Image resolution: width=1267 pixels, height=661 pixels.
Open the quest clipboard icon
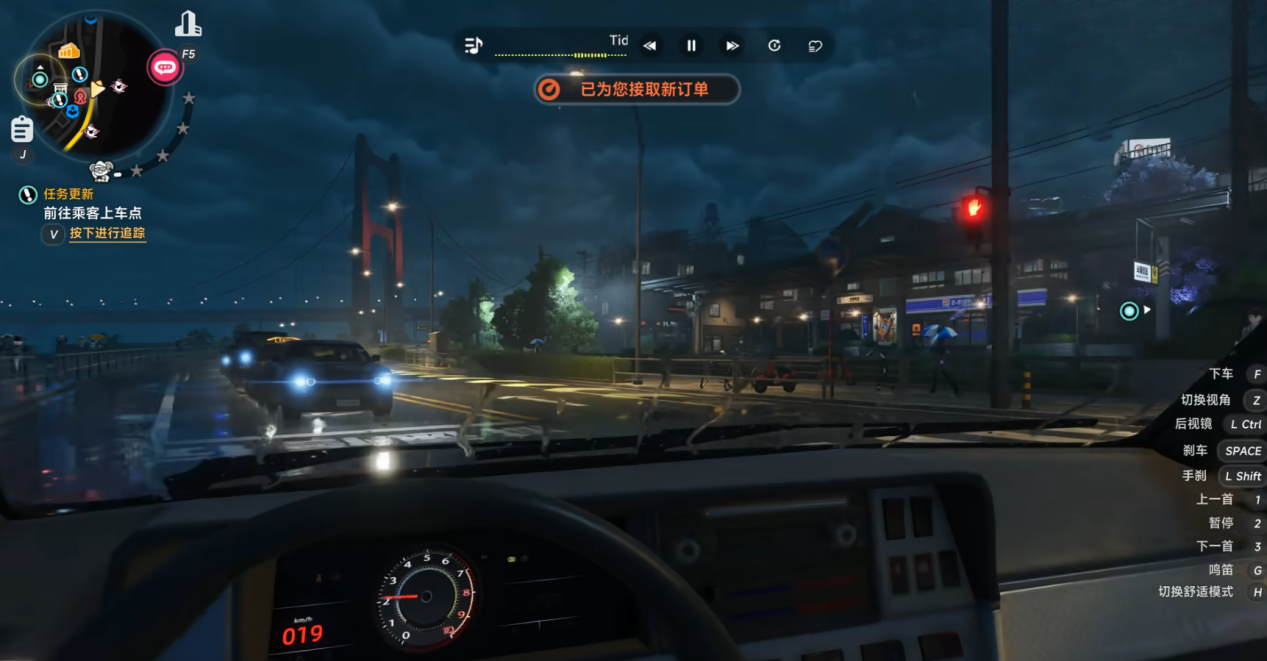coord(22,130)
